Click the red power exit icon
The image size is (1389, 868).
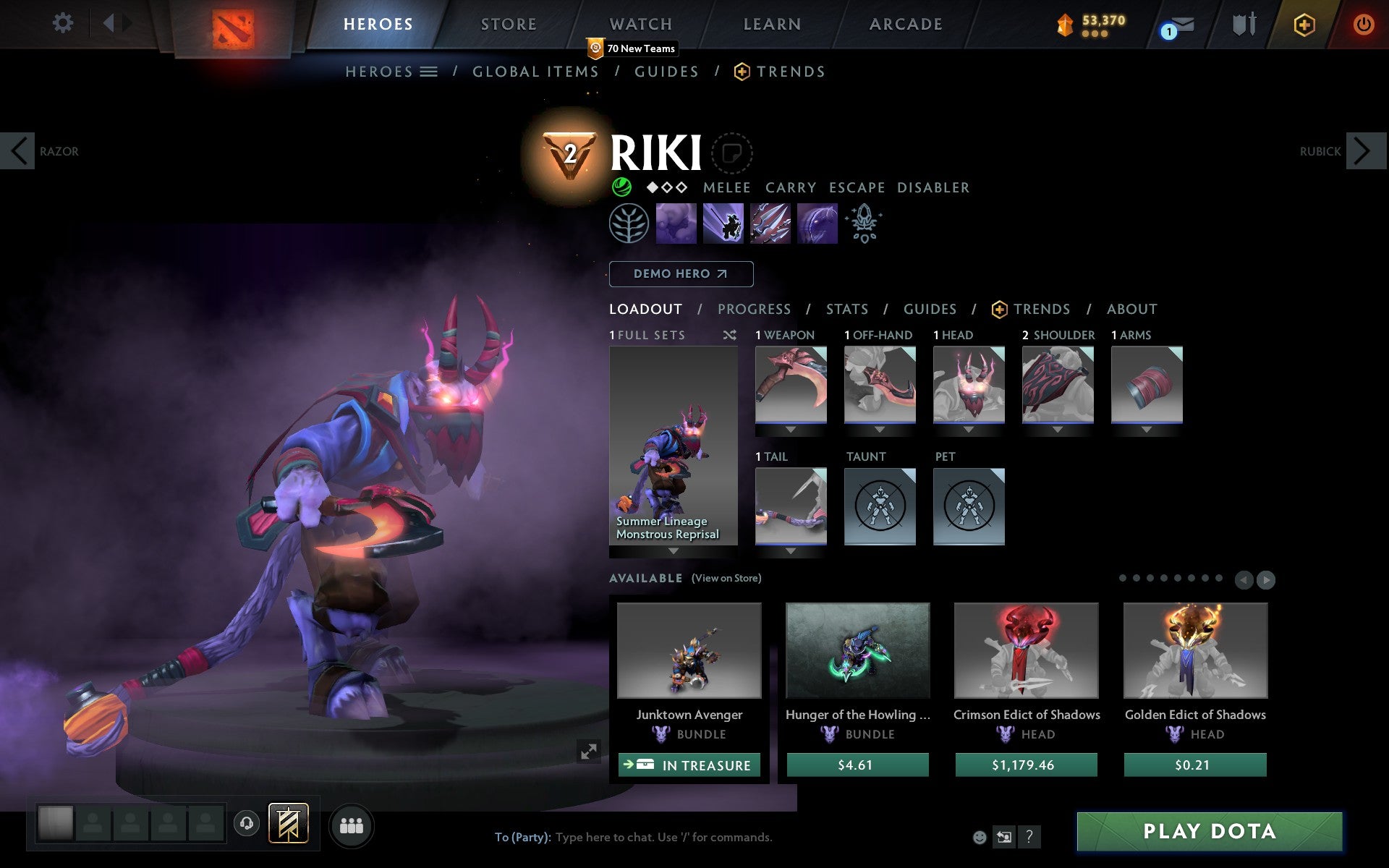coord(1363,24)
